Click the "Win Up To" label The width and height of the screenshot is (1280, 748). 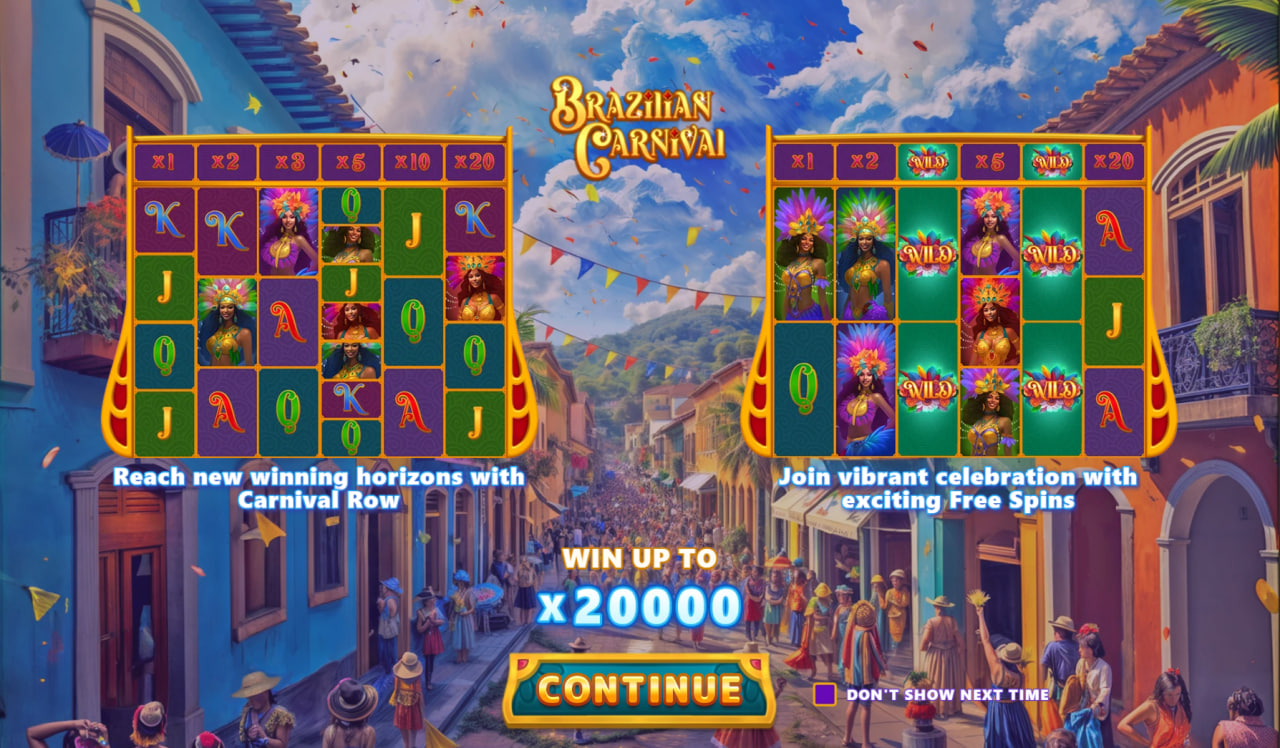[640, 560]
